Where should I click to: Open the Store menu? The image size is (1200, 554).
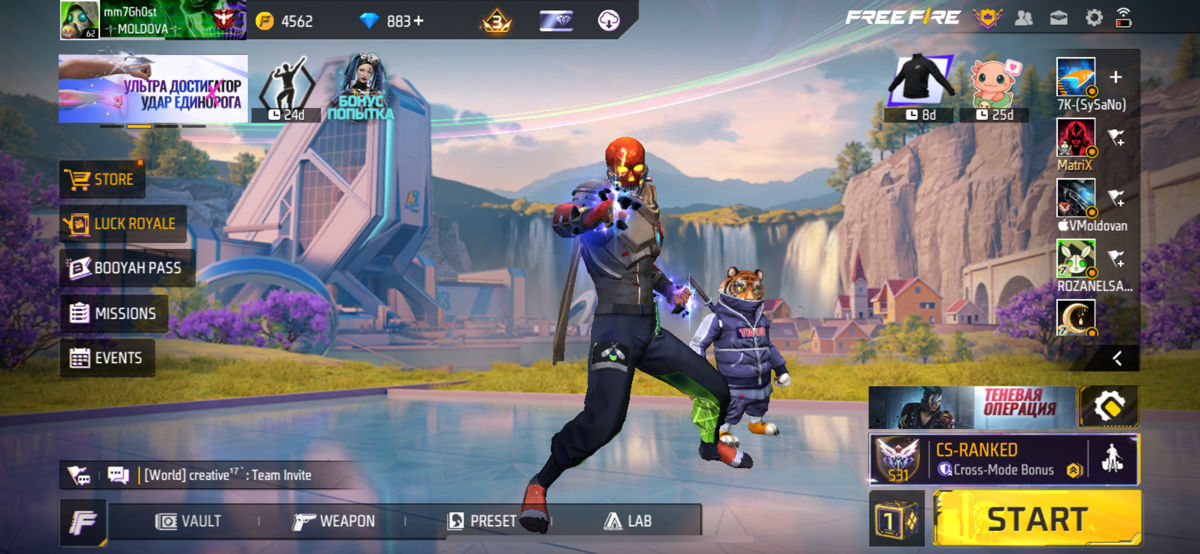[x=101, y=180]
